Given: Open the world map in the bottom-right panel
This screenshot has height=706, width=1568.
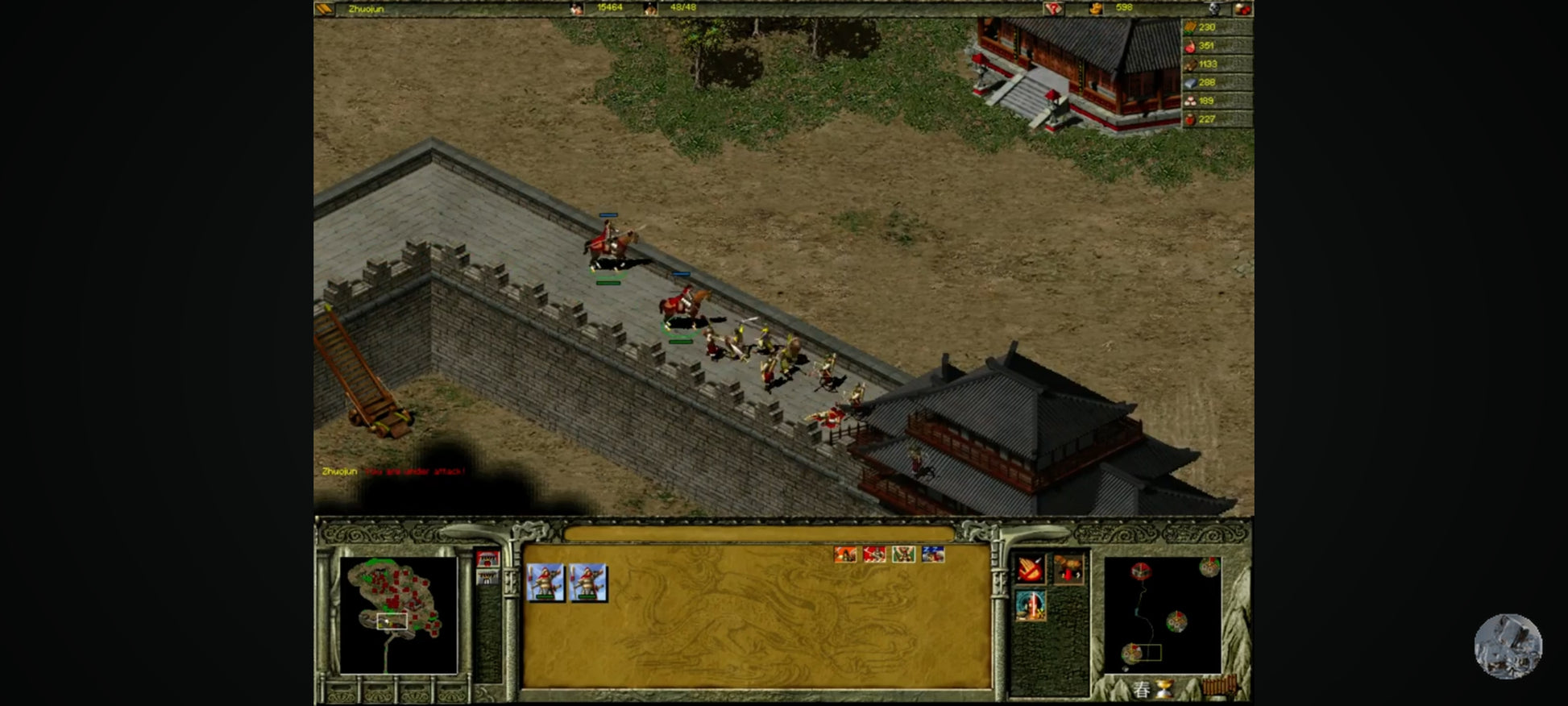Looking at the screenshot, I should point(1162,614).
